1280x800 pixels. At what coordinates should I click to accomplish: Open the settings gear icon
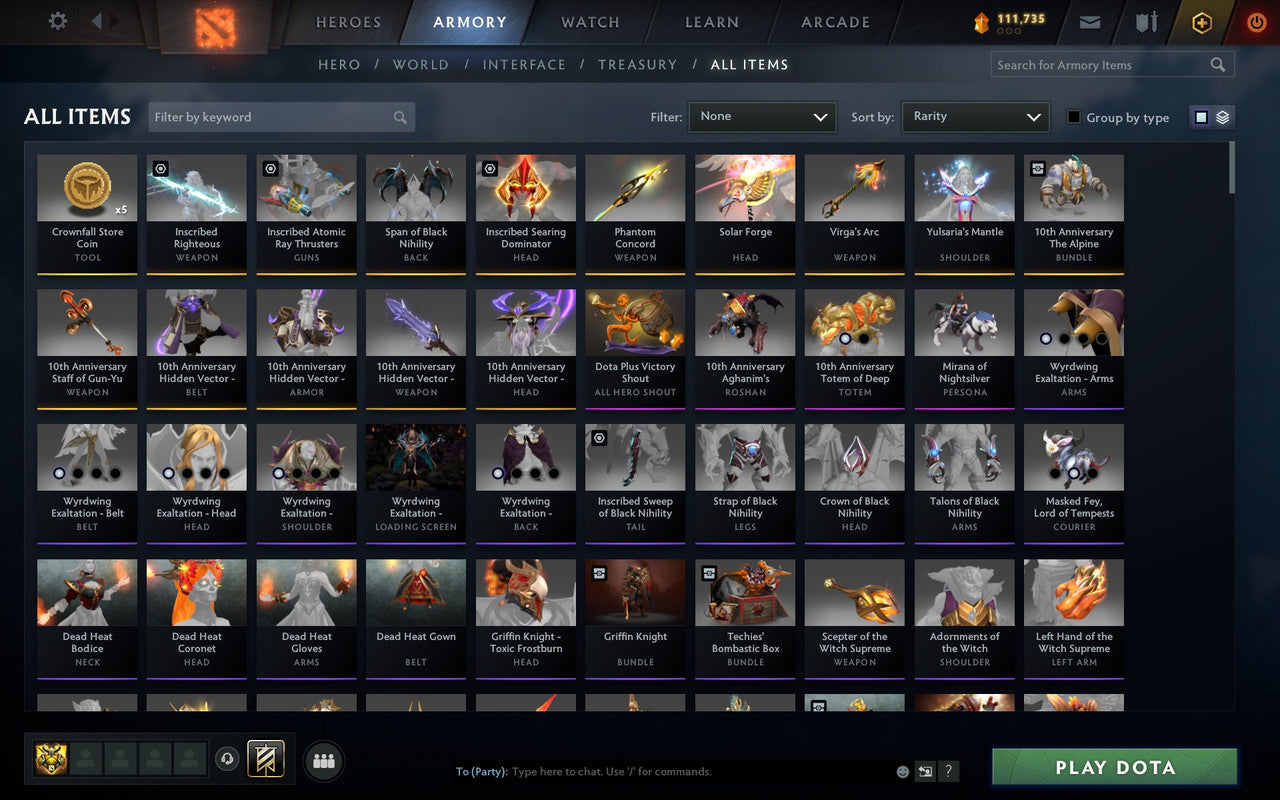[x=57, y=21]
